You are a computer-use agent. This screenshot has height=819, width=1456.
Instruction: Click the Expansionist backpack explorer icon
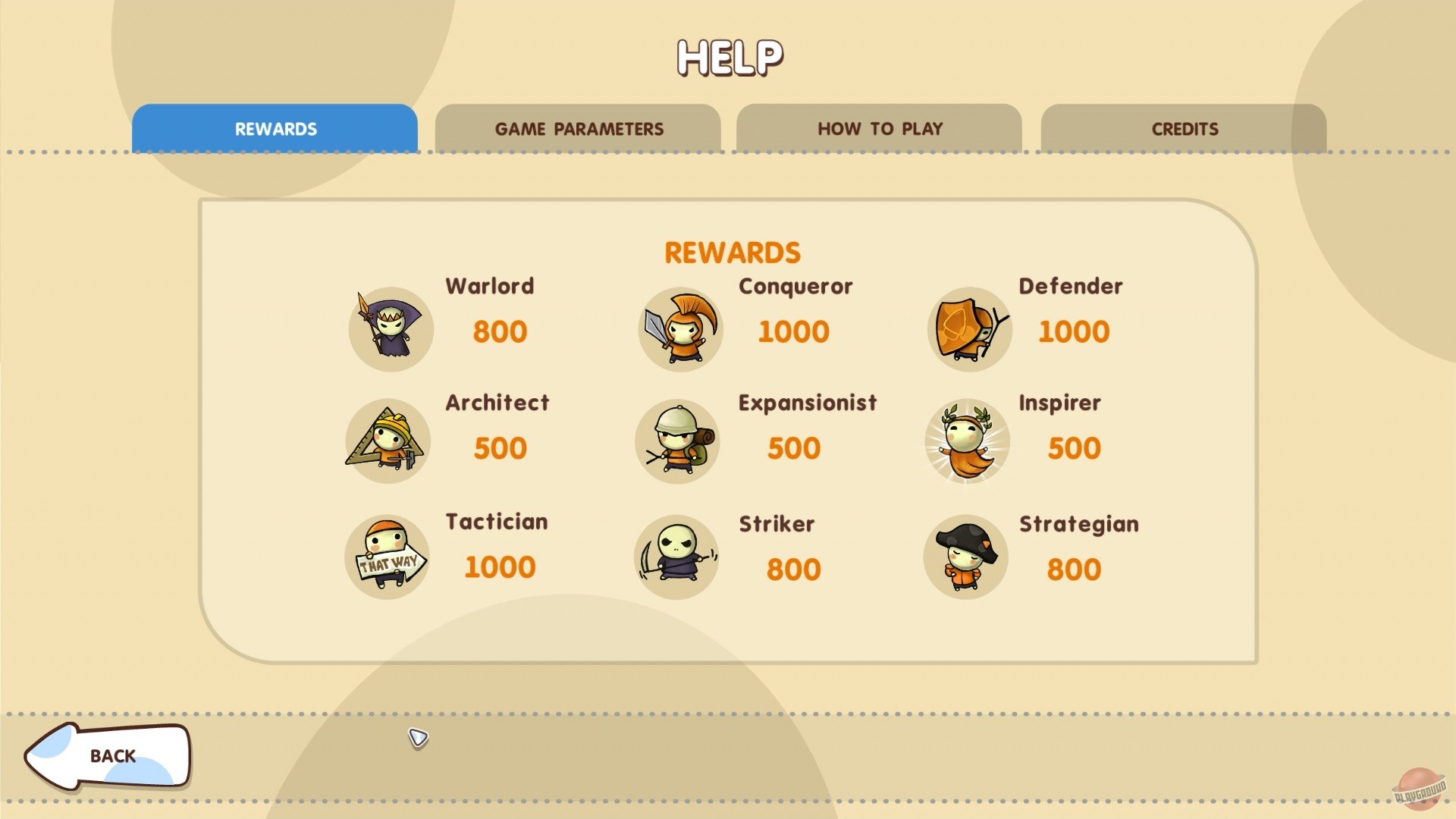(x=677, y=441)
